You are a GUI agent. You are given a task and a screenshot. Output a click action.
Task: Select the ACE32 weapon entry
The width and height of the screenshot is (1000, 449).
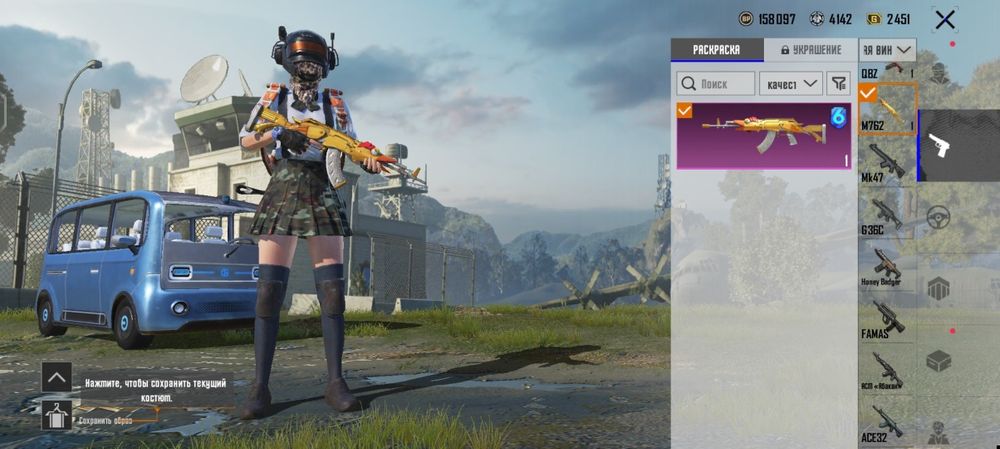click(887, 424)
